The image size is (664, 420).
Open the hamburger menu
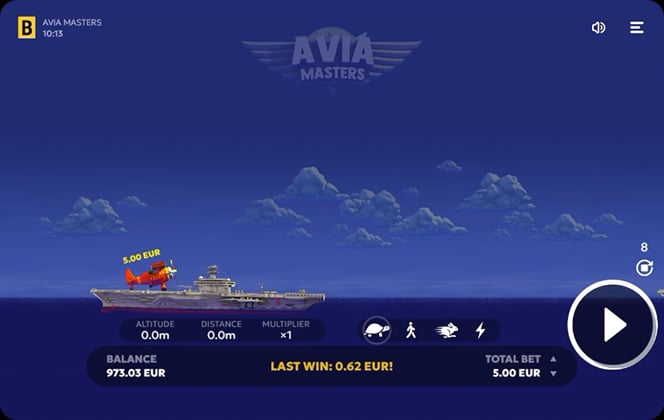pyautogui.click(x=637, y=28)
